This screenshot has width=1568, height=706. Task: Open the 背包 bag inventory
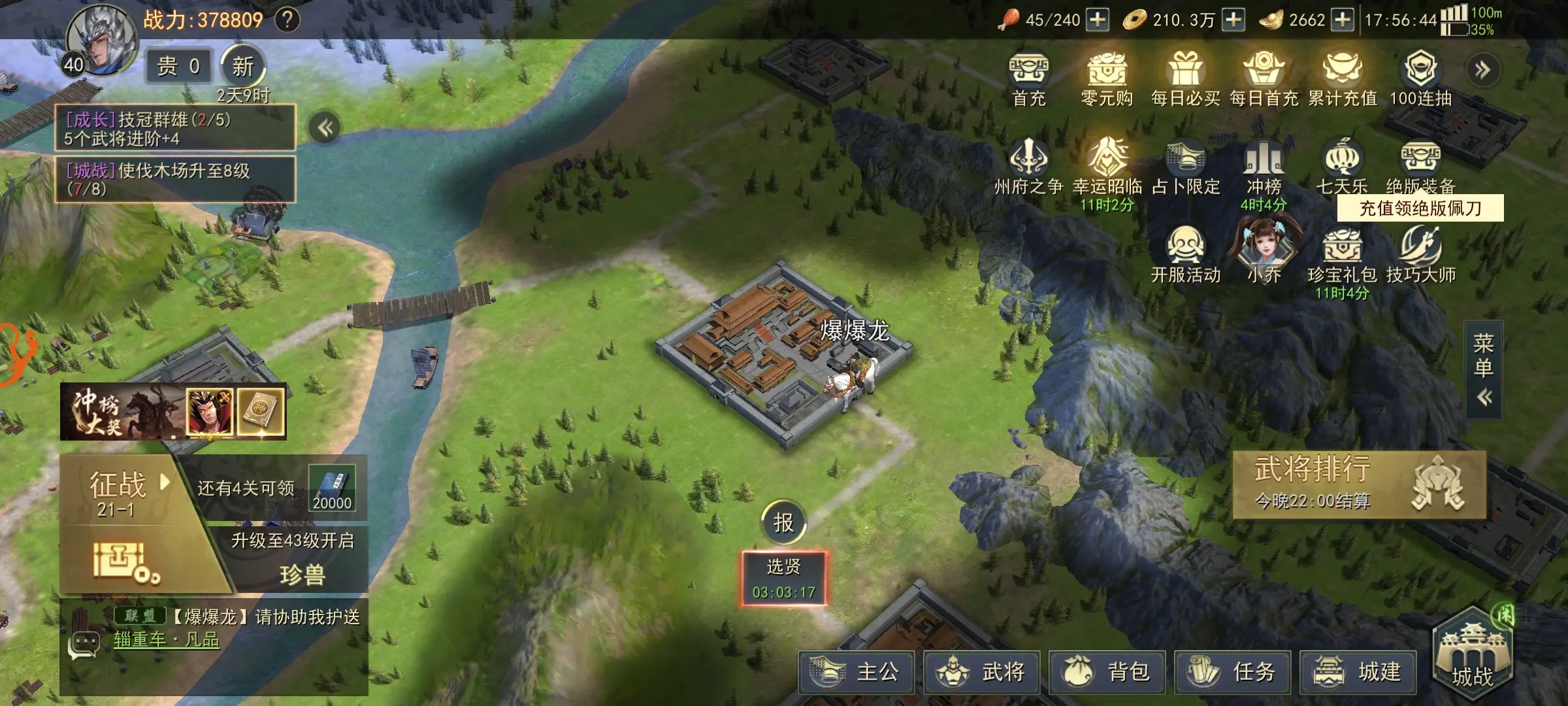point(1107,671)
